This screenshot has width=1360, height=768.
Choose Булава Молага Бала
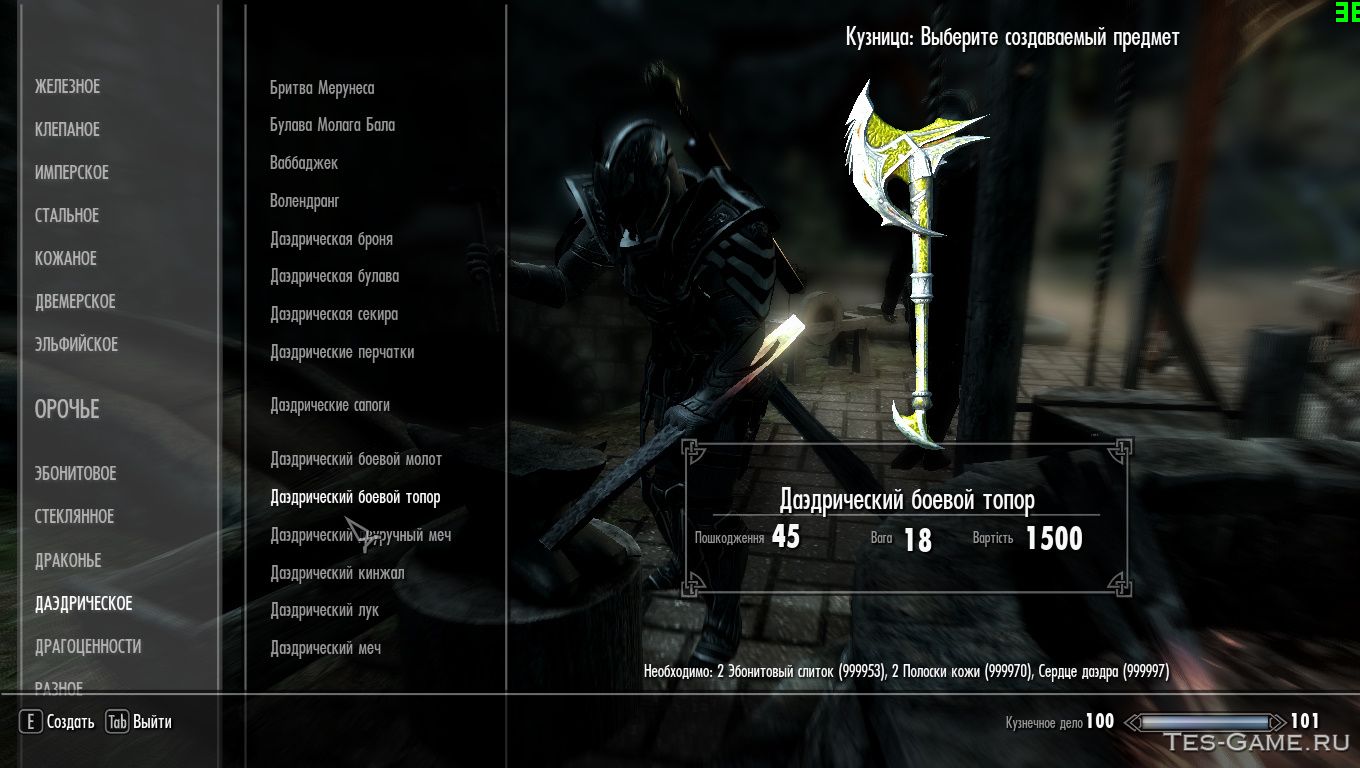click(x=332, y=125)
